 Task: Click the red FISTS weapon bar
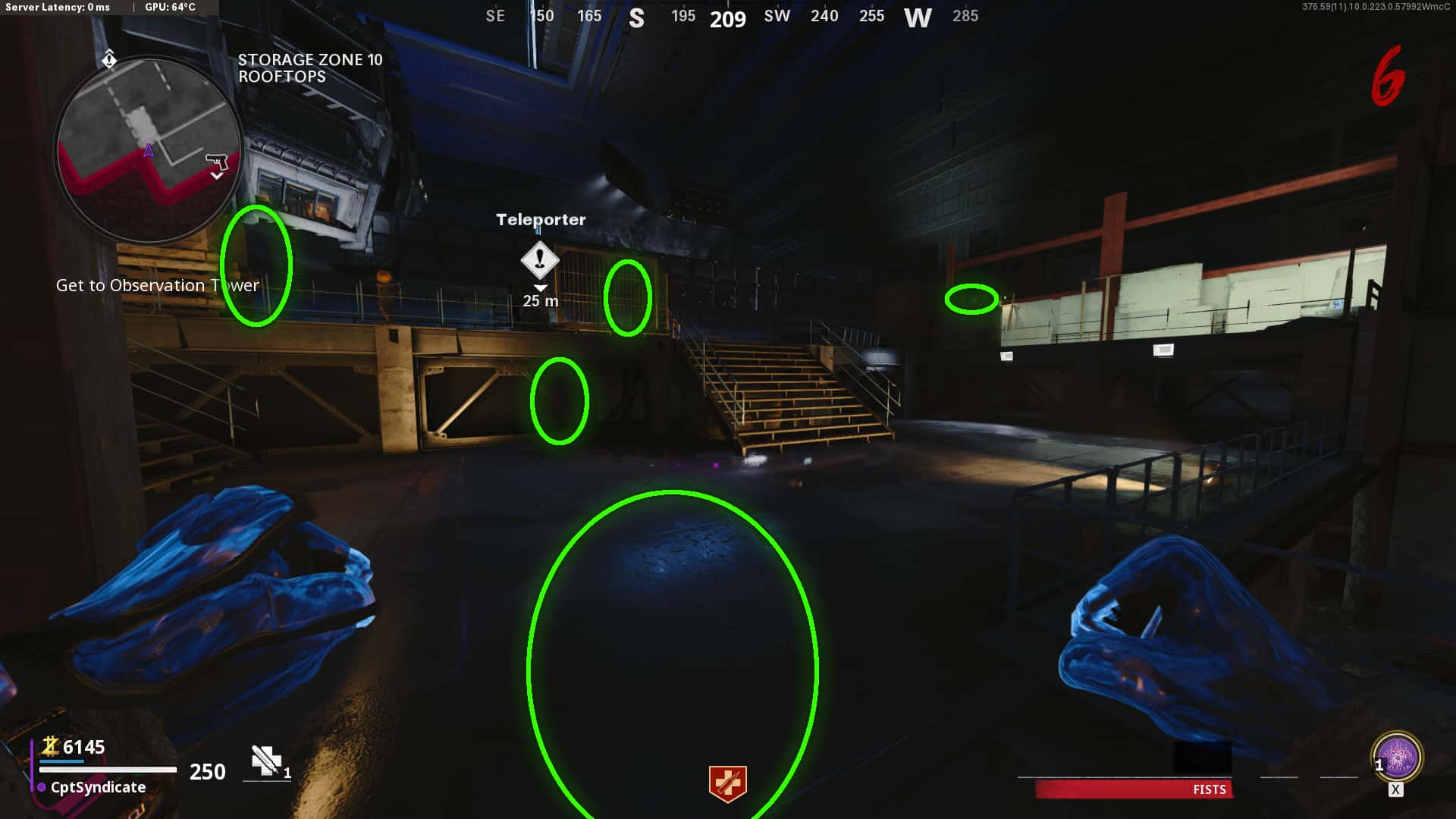[x=1134, y=789]
